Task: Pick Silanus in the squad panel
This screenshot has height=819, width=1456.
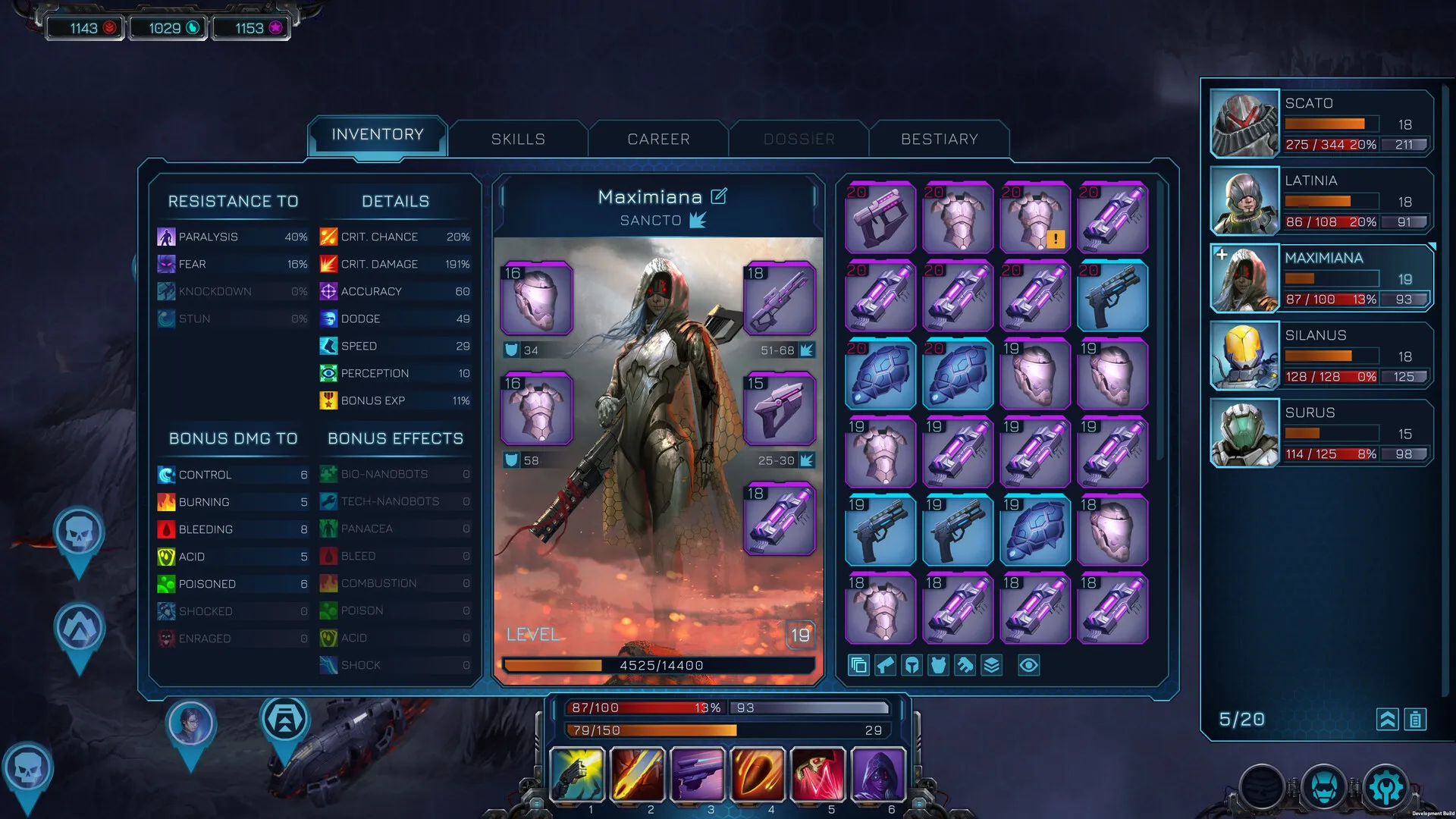Action: tap(1321, 356)
